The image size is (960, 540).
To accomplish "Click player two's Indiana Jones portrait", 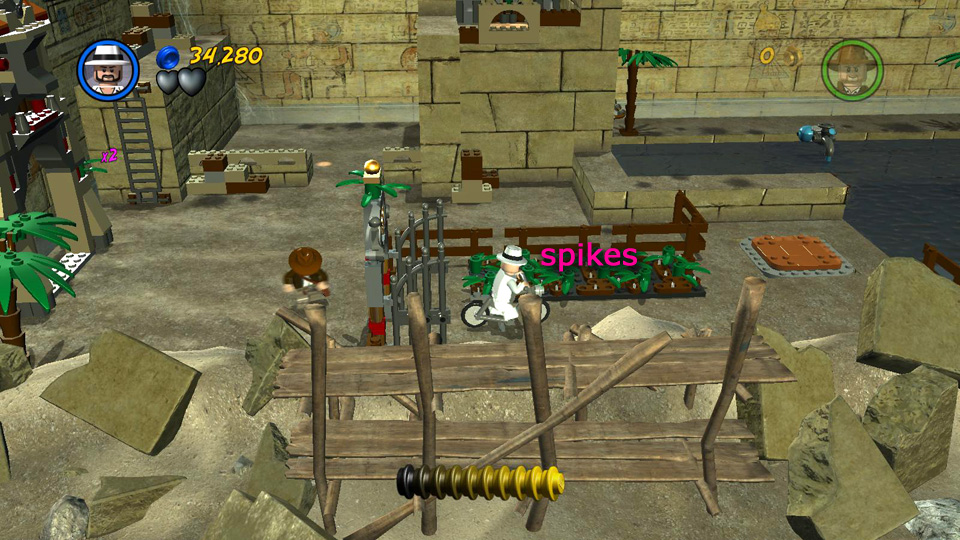I will [x=852, y=70].
